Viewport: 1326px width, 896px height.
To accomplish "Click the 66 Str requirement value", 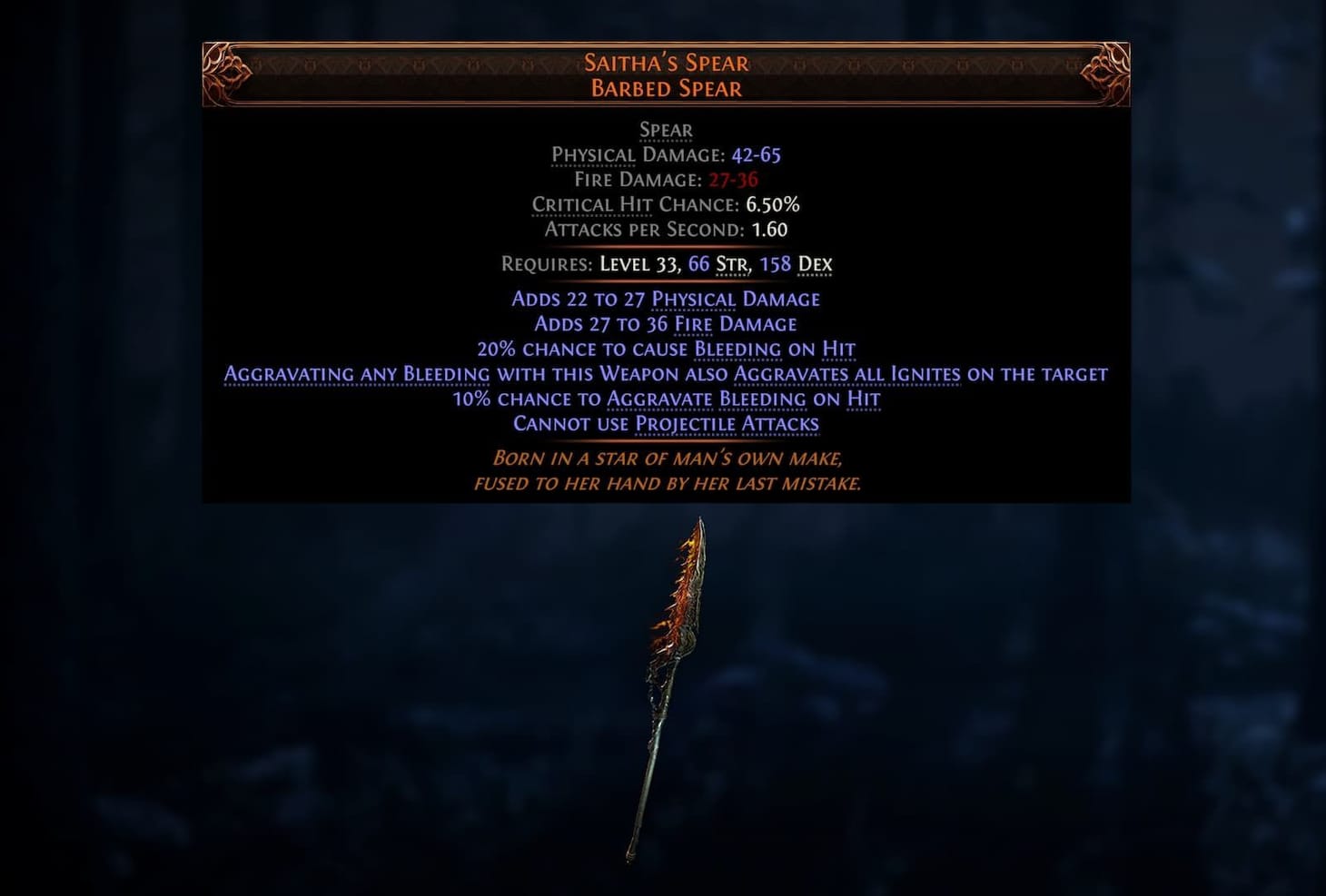I will point(700,263).
